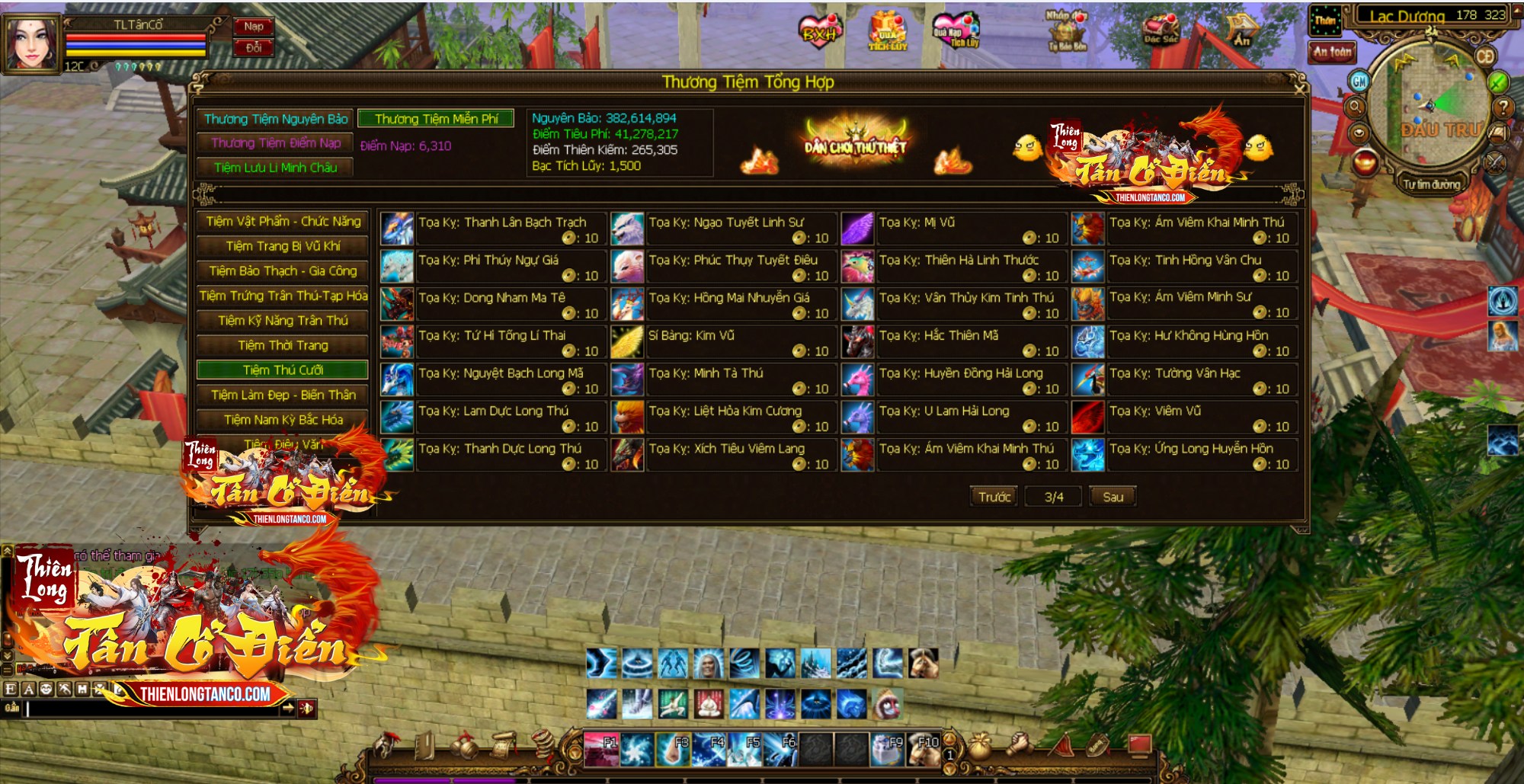Screen dimensions: 1524x784
Task: Open Tiệm Vật Phẩm - Chức Năng category
Action: pos(283,222)
